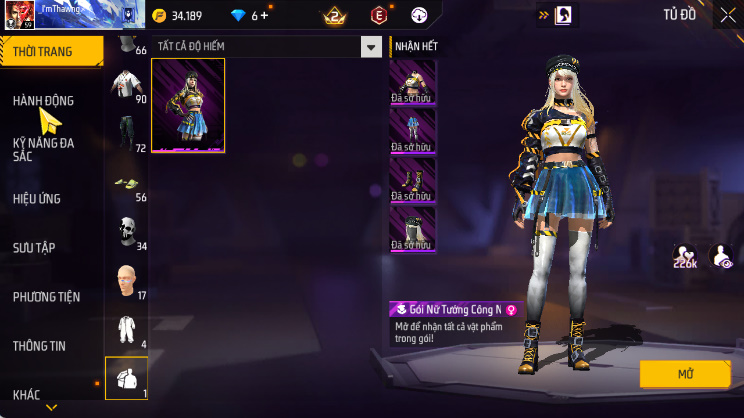Show the THÔNG TIN tab
This screenshot has width=744, height=418.
click(x=39, y=346)
